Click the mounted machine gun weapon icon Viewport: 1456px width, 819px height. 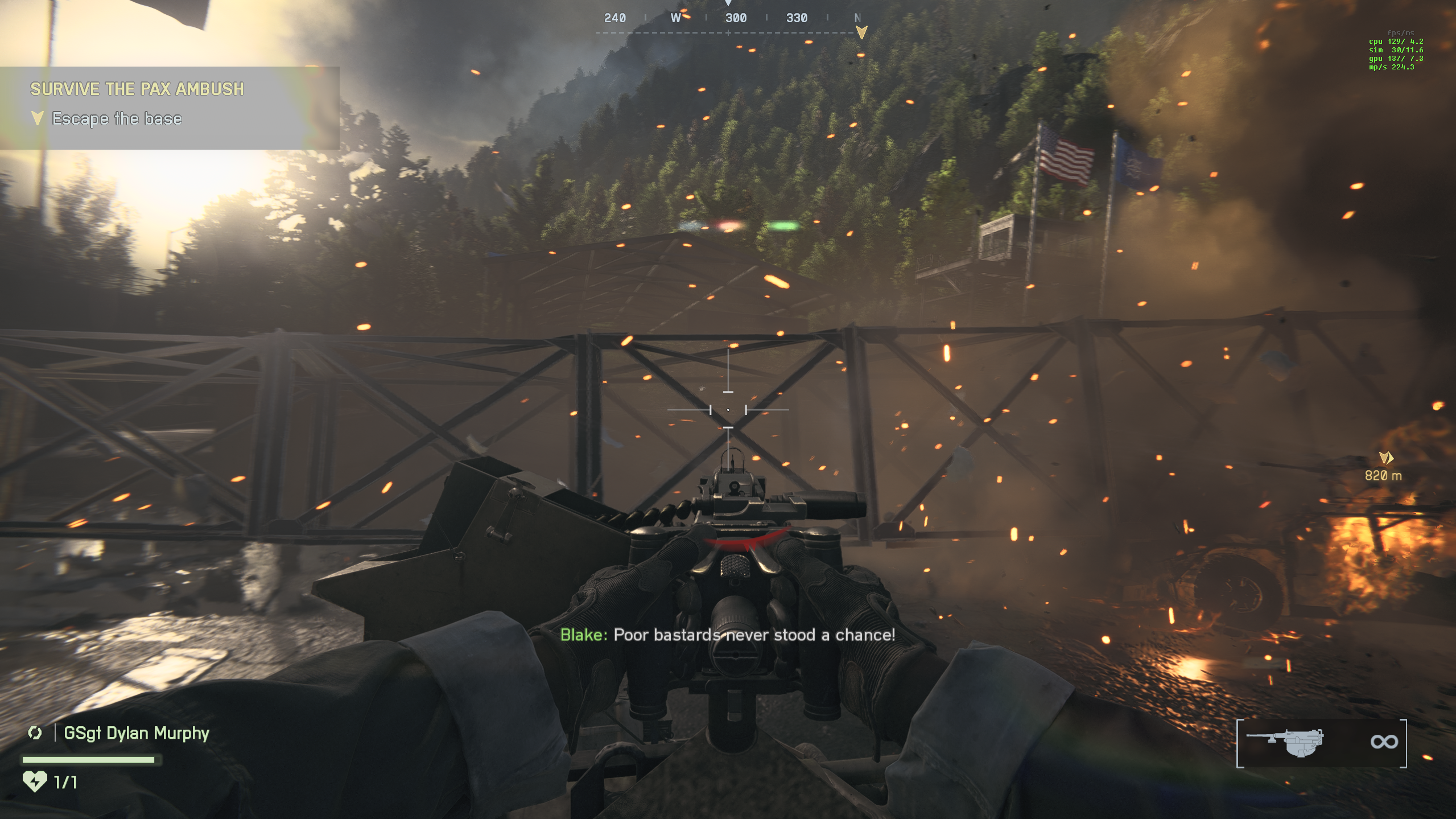(1286, 742)
